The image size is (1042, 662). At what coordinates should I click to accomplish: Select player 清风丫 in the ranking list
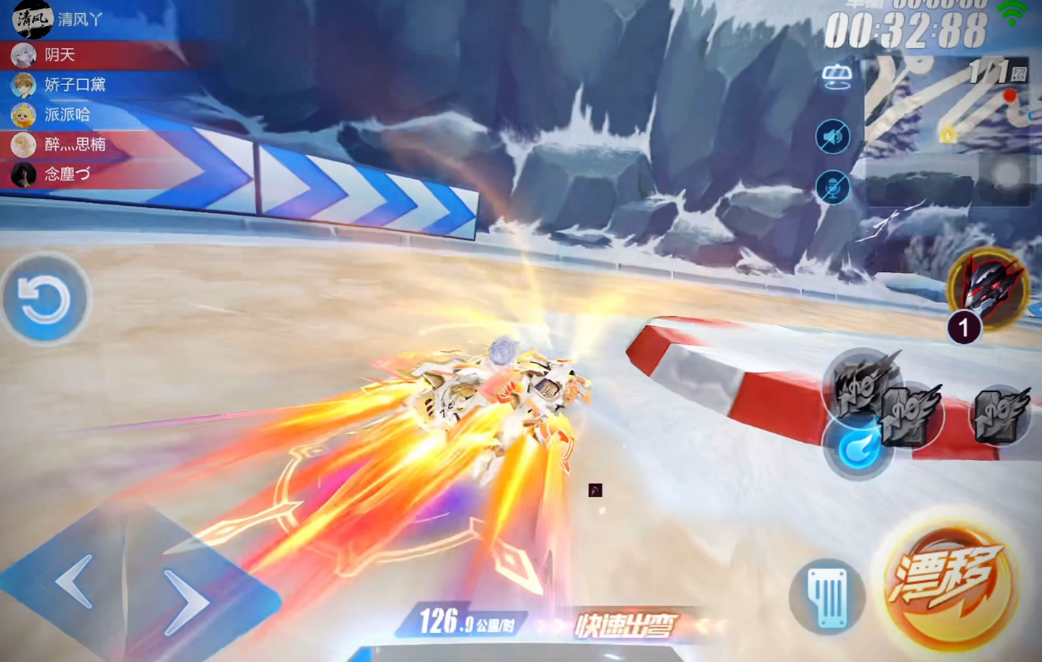80,19
